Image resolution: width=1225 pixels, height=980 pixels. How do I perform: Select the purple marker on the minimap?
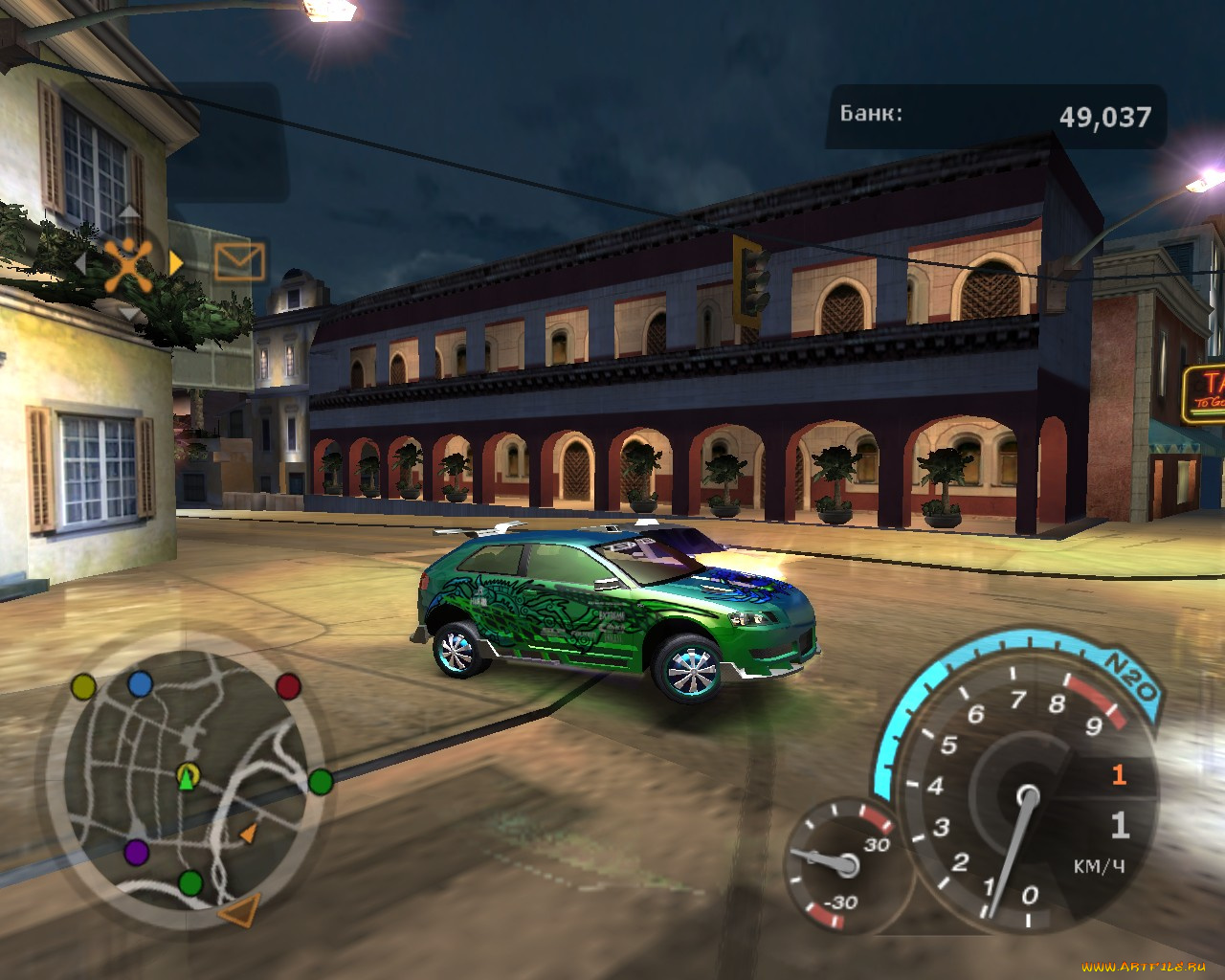click(x=136, y=851)
